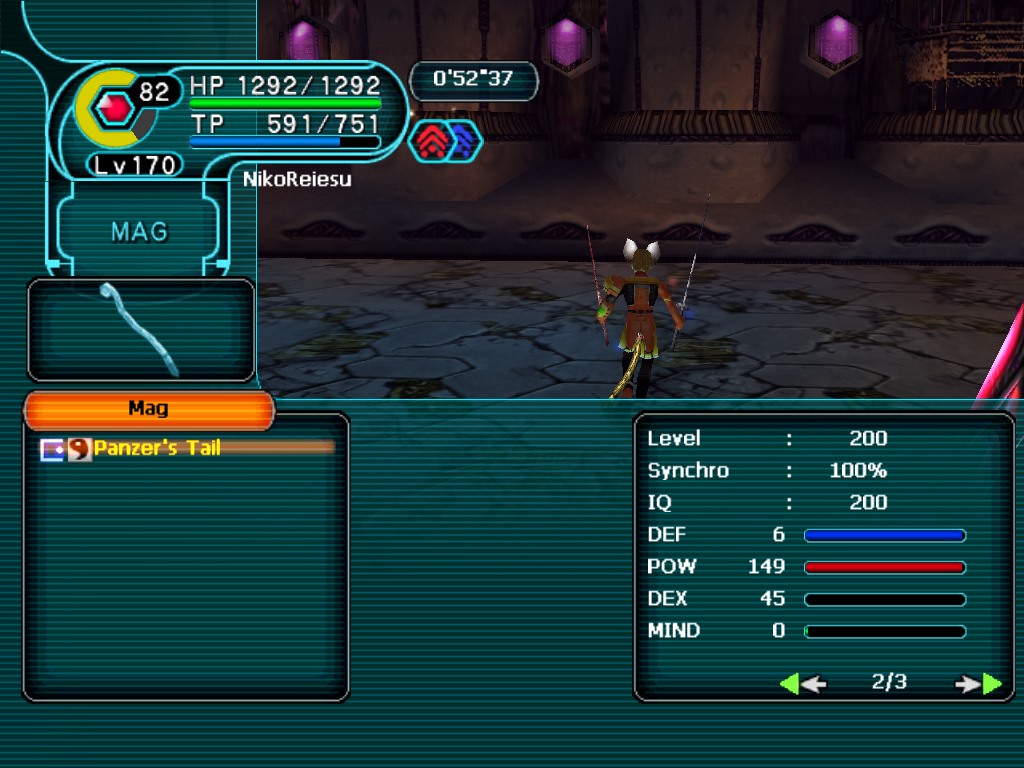Go to the previous stats page arrow

(x=802, y=684)
